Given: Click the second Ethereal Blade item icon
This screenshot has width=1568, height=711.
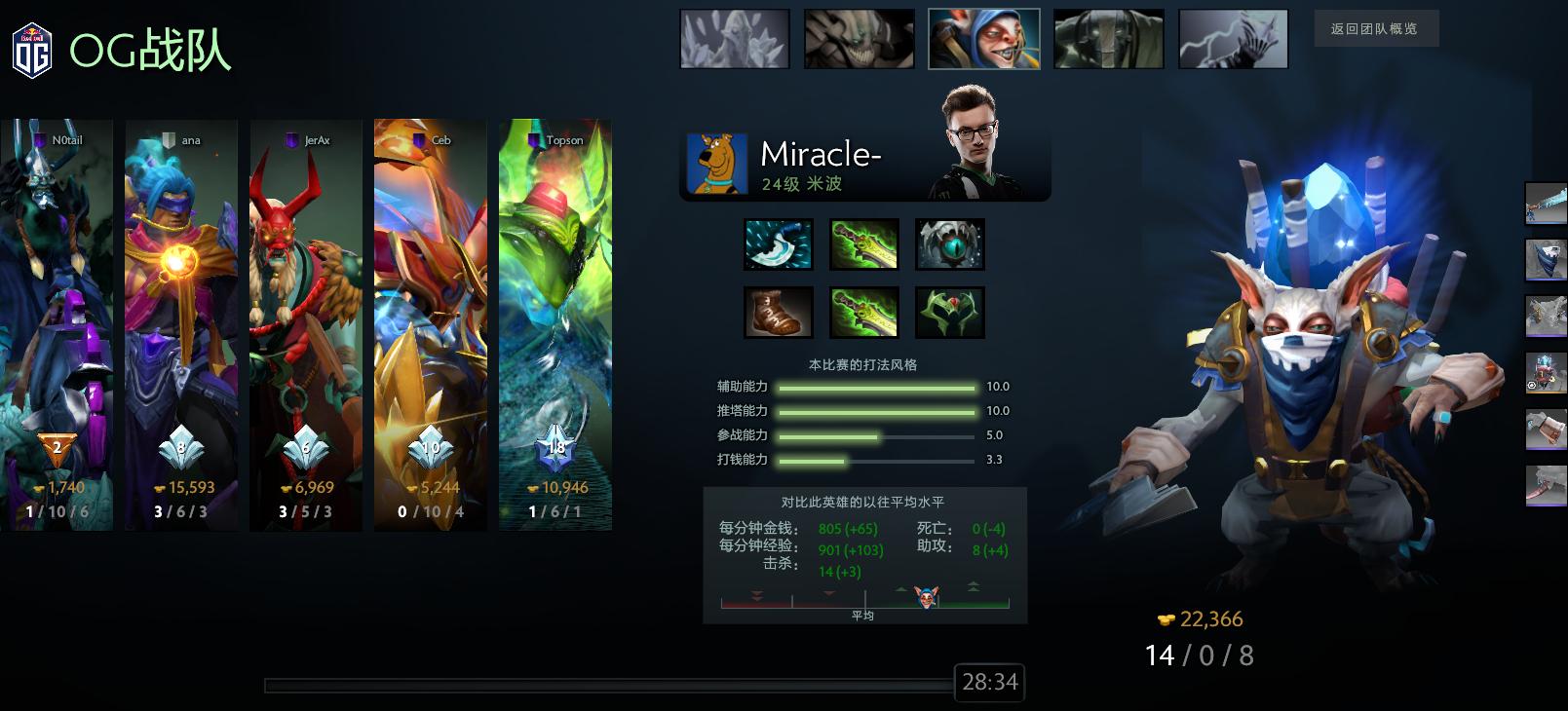Looking at the screenshot, I should pyautogui.click(x=862, y=312).
